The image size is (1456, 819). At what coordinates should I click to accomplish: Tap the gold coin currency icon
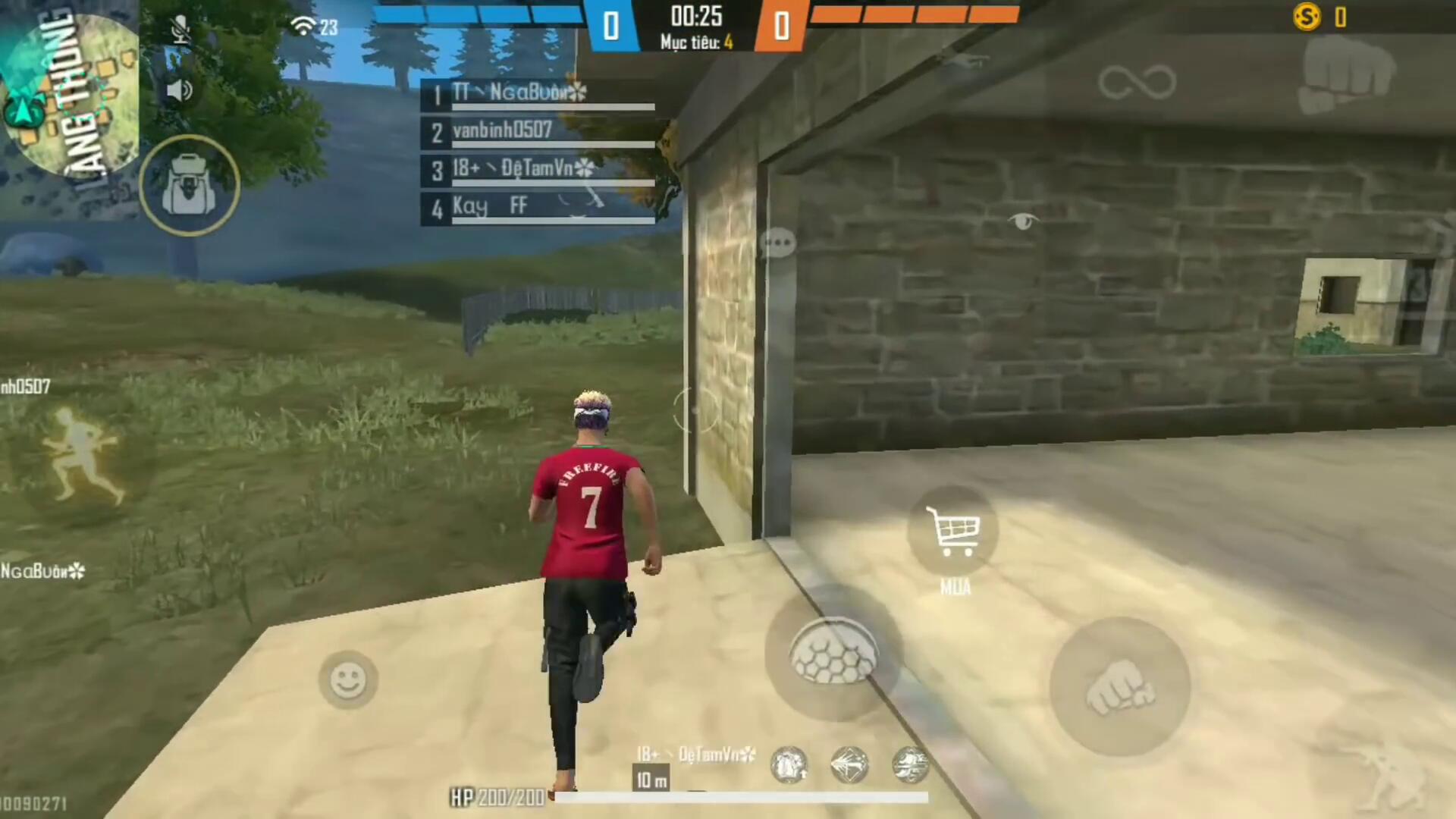click(1307, 17)
